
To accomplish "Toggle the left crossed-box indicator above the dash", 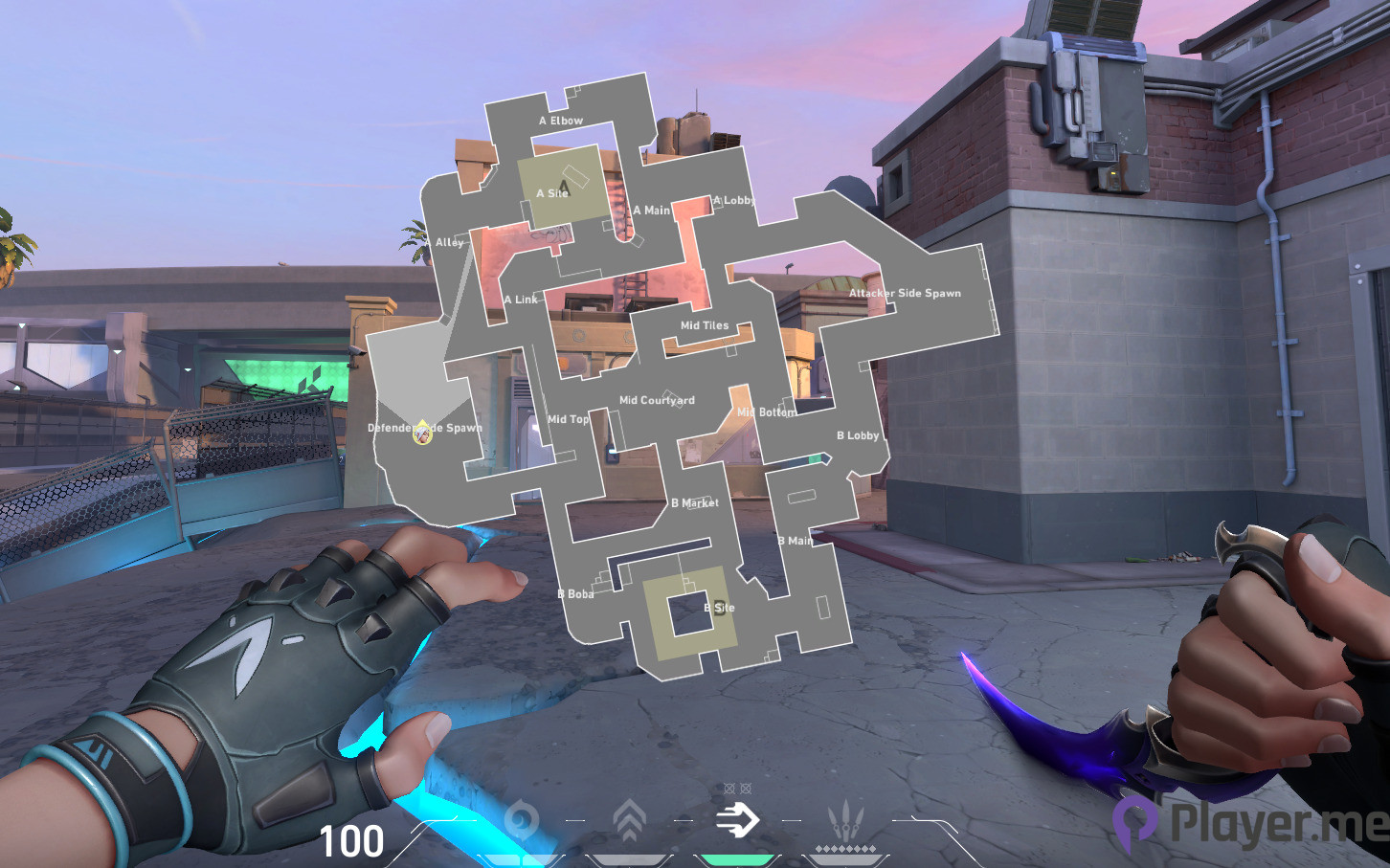I will point(730,788).
